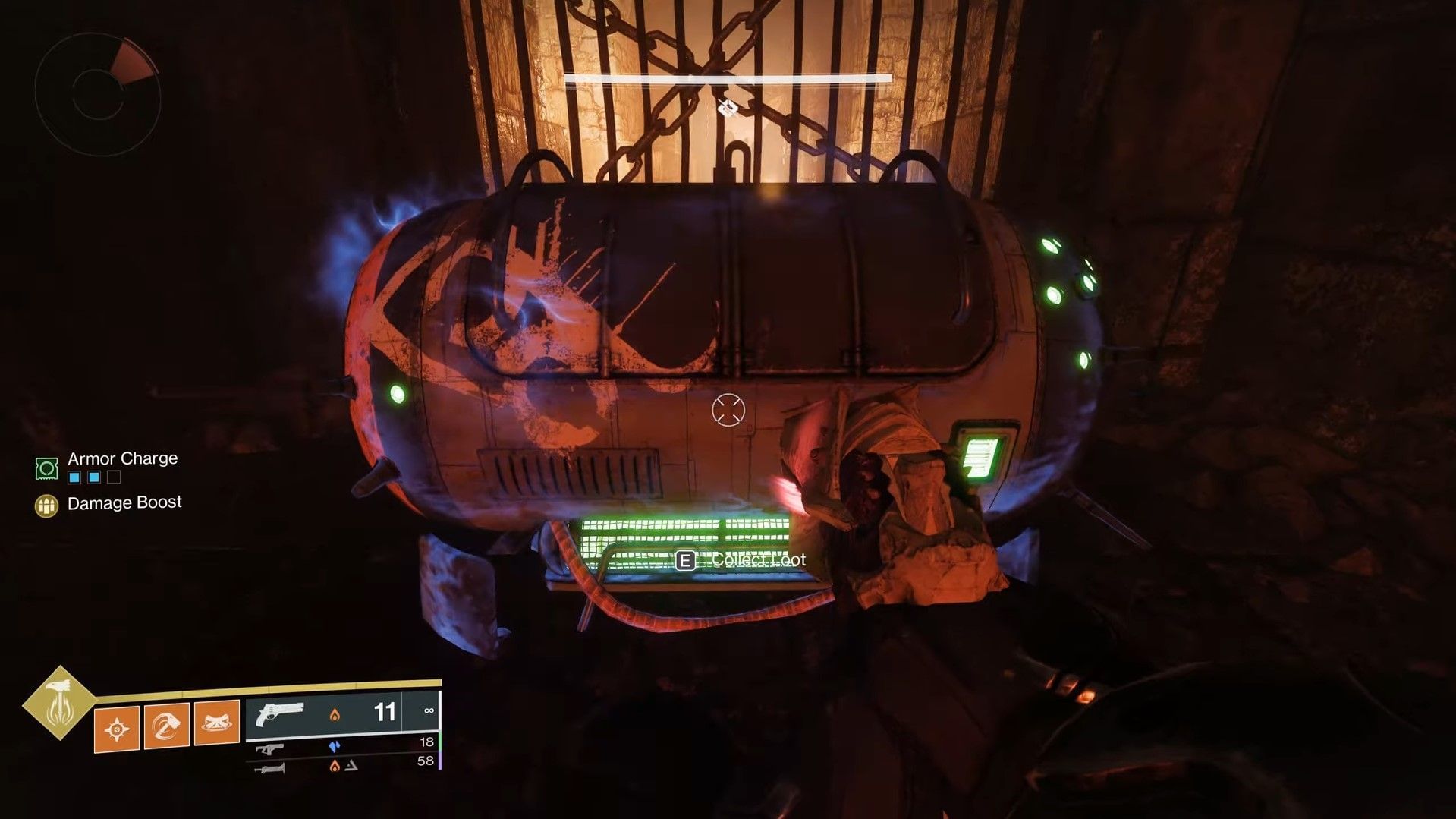Click the Damage Boost buff icon
The height and width of the screenshot is (819, 1456).
pyautogui.click(x=47, y=506)
